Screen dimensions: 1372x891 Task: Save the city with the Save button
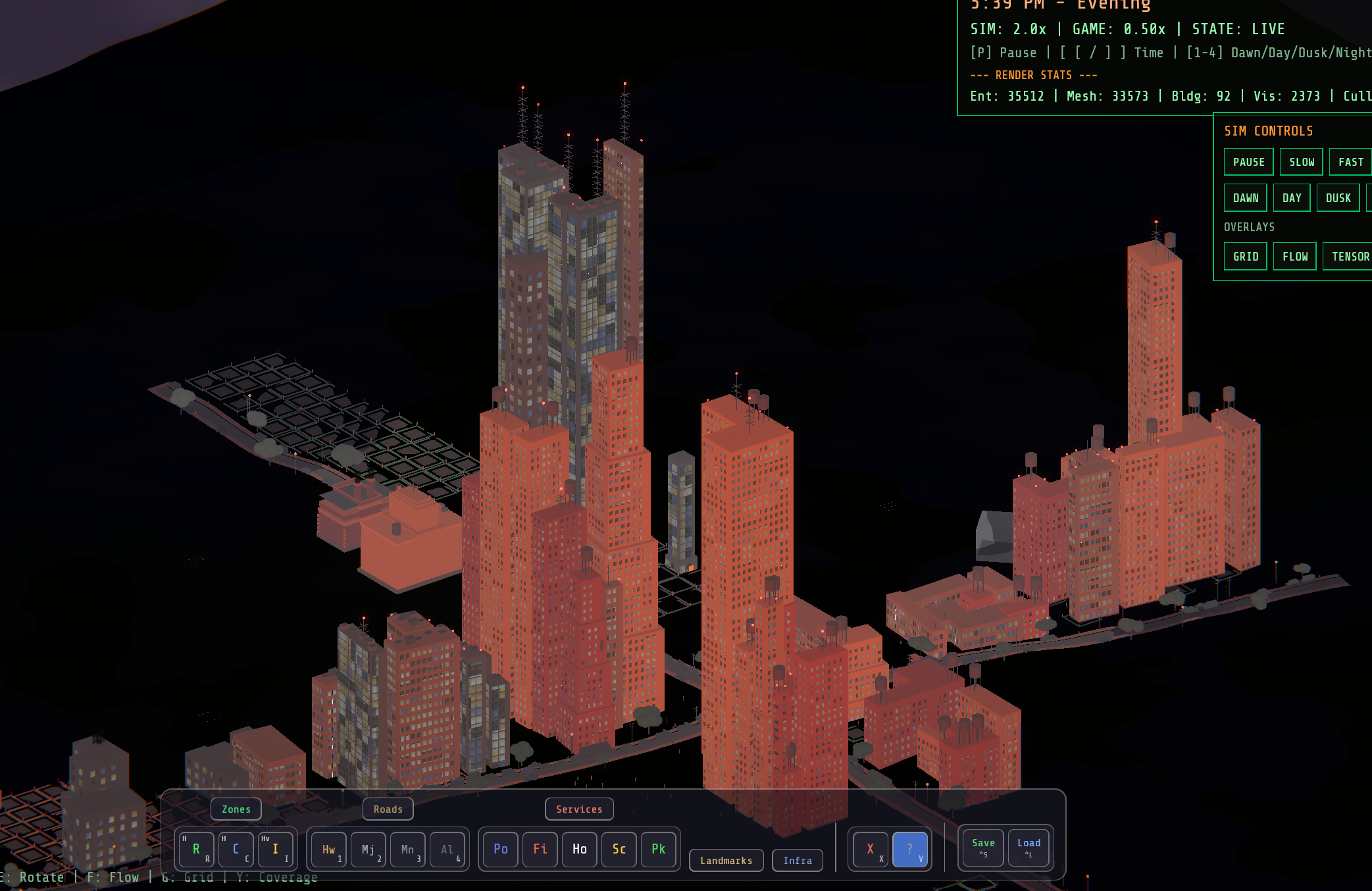(x=982, y=848)
